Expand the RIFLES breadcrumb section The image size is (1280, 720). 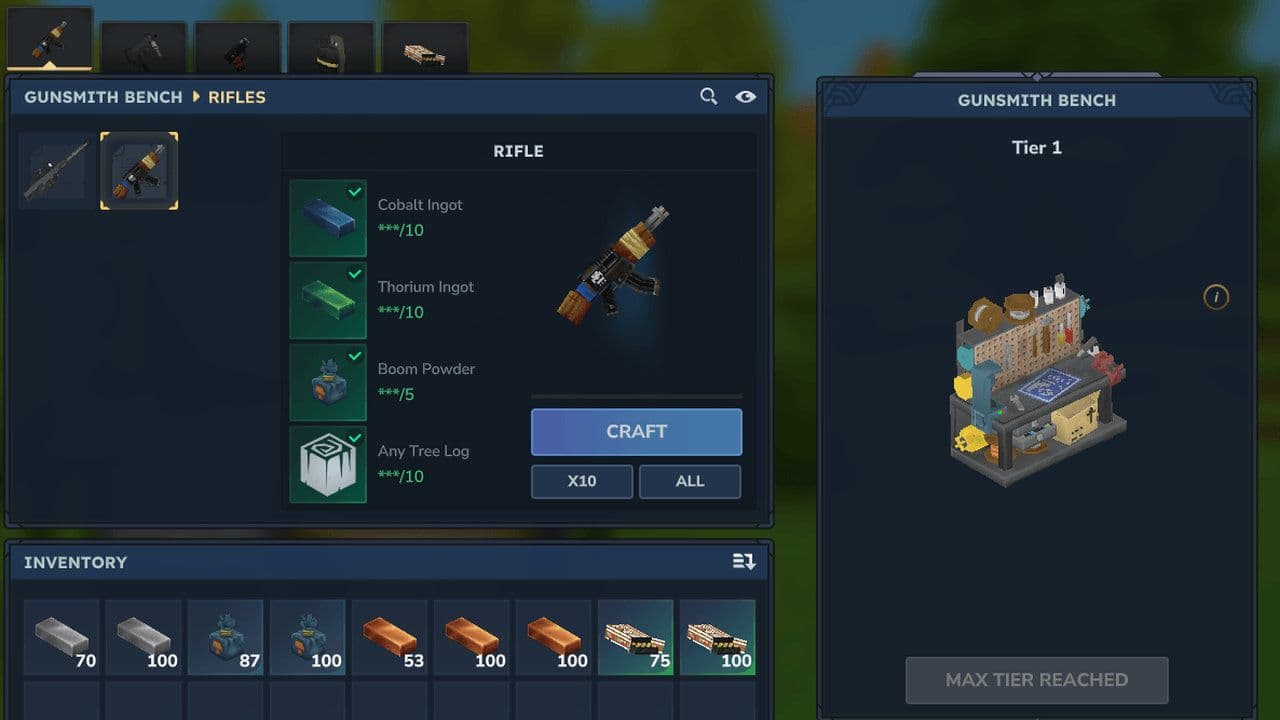click(236, 97)
